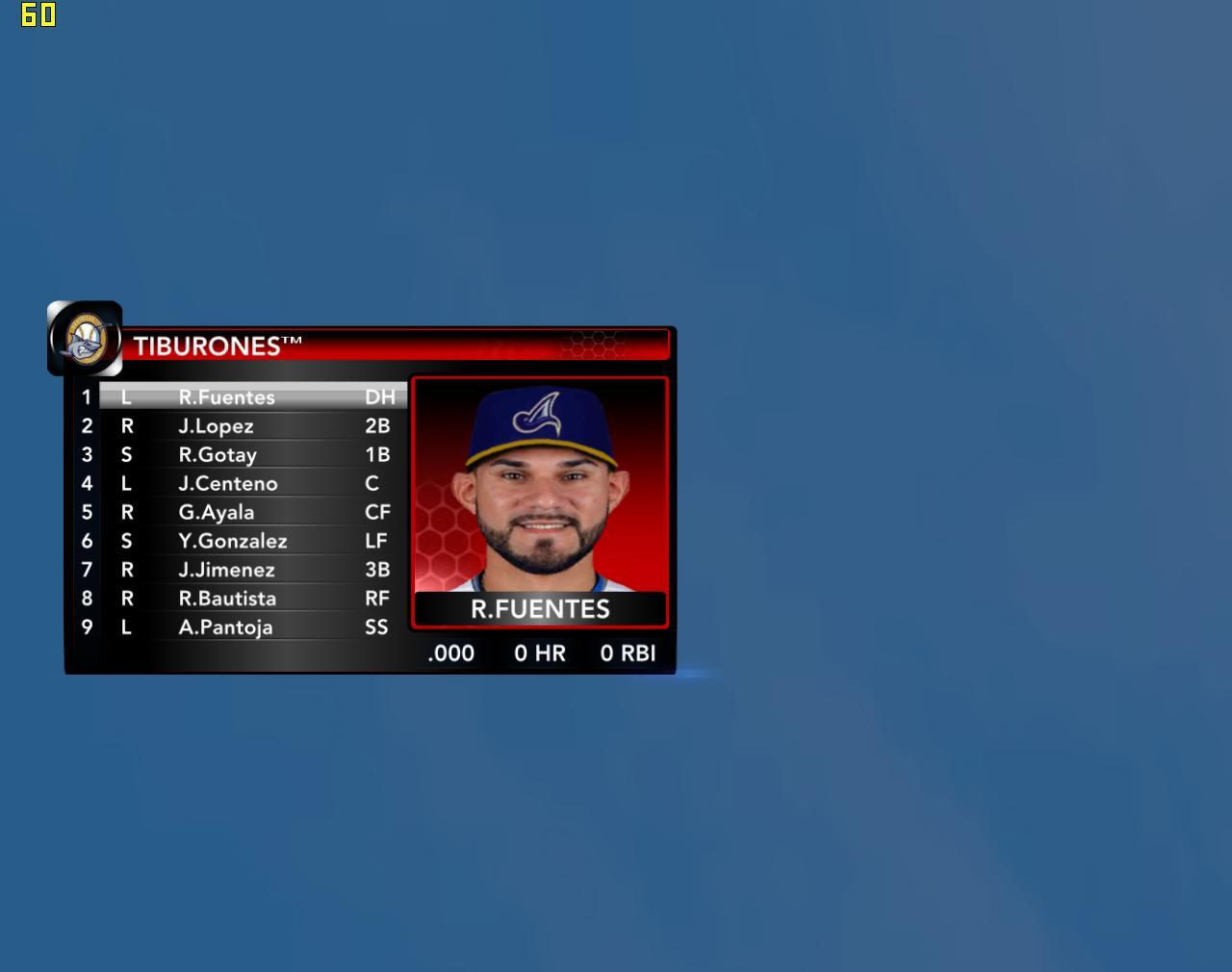
Task: Pick catcher J.Centeno from the lineup
Action: (228, 483)
